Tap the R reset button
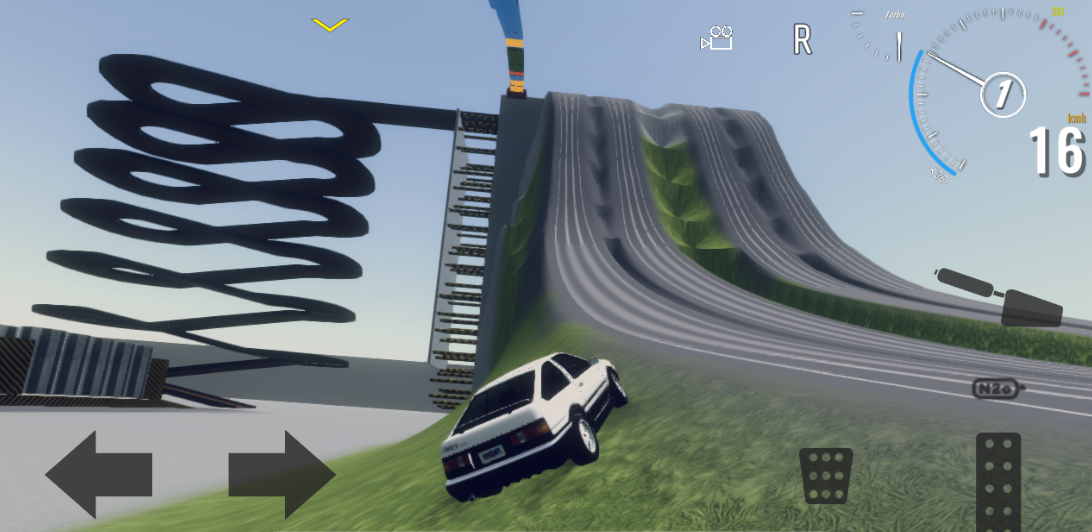 click(x=802, y=40)
